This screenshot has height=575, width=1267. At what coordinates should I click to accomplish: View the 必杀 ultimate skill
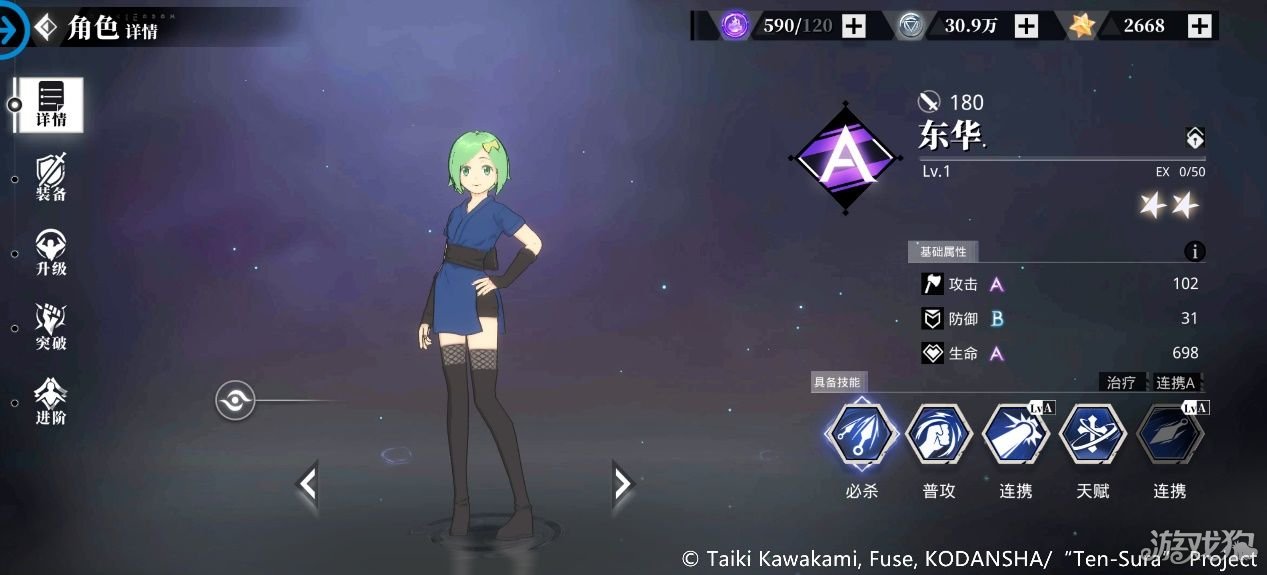(860, 435)
